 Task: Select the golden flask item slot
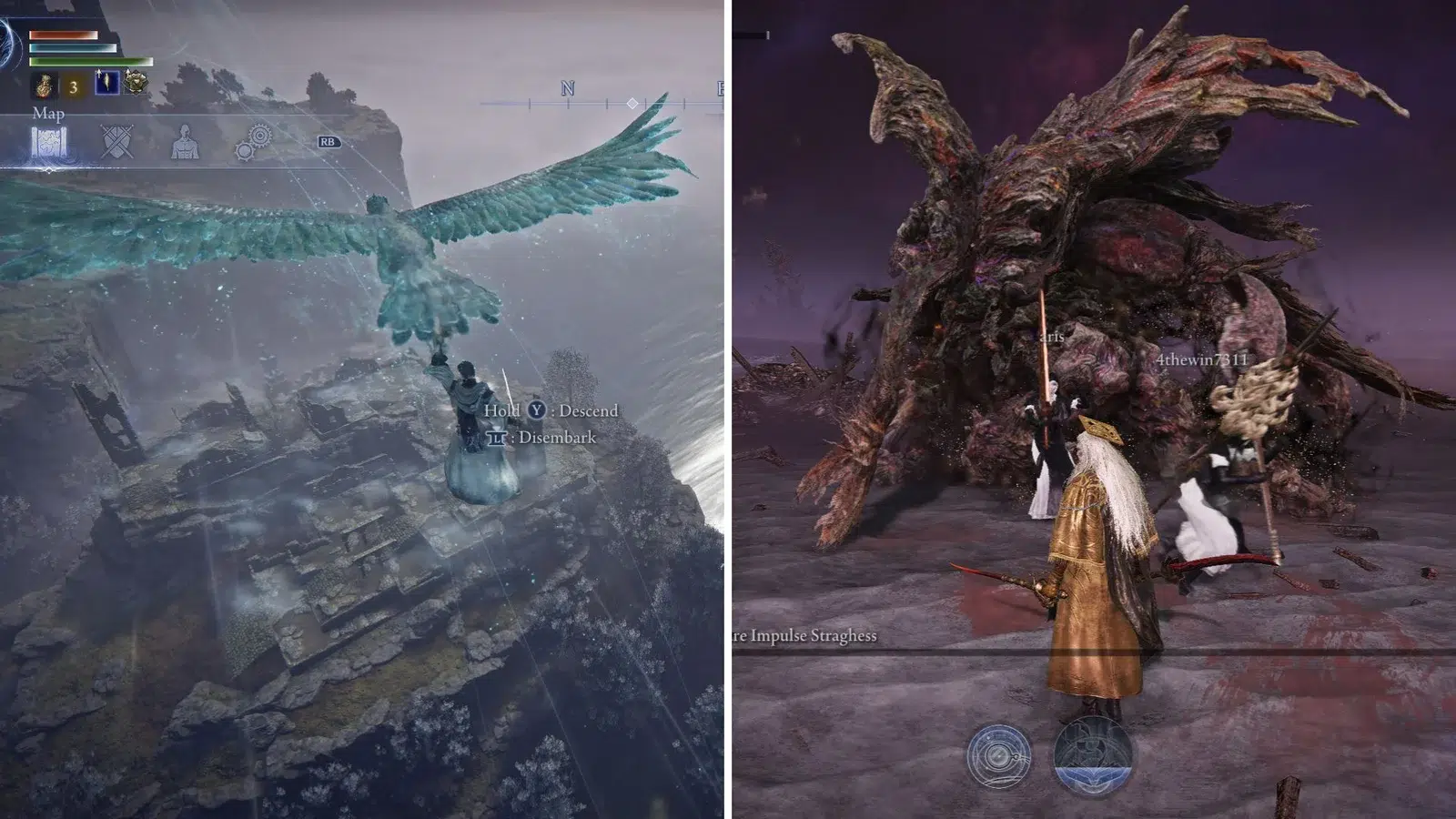point(44,86)
